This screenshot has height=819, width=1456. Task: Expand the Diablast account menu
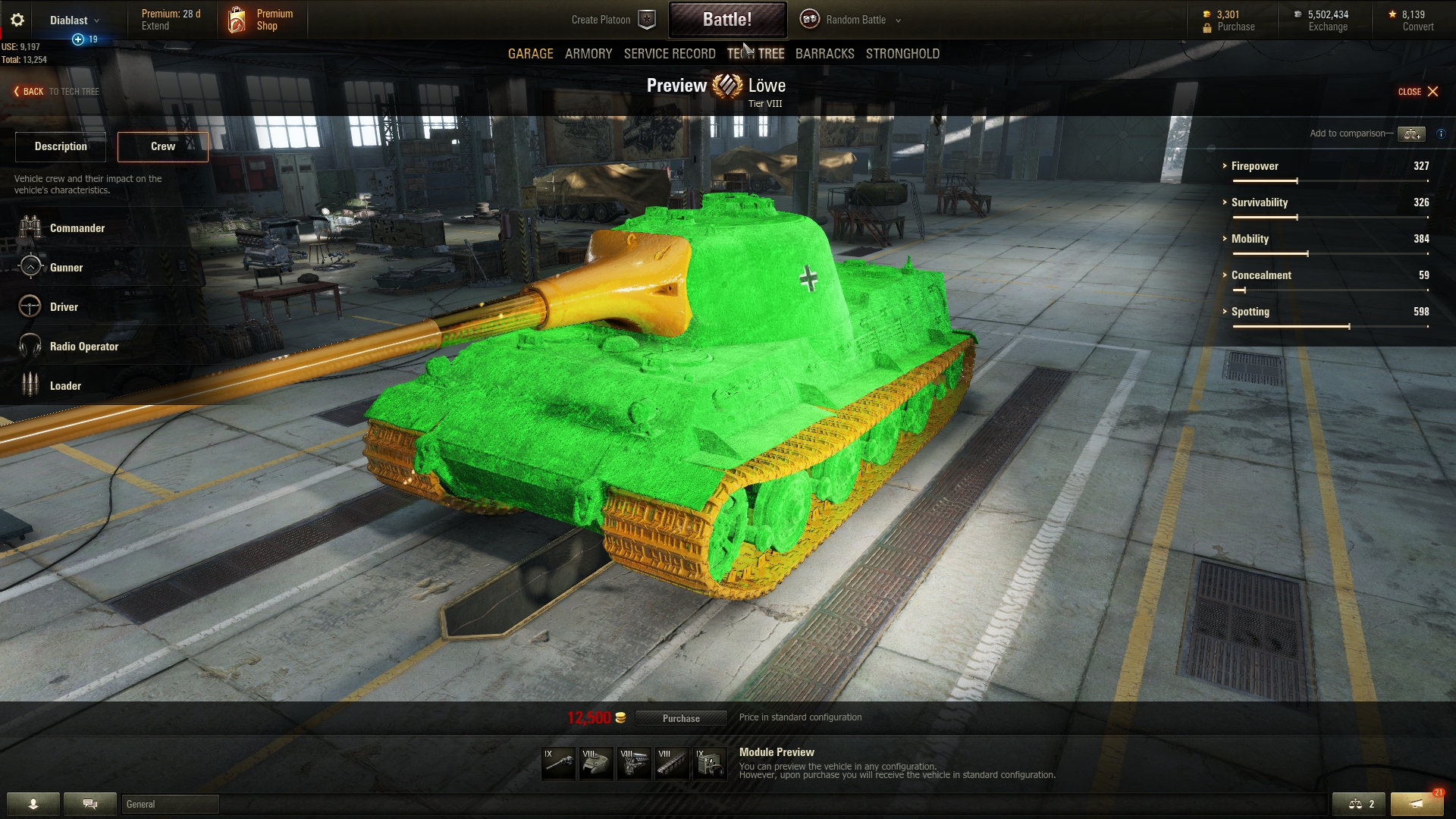click(73, 20)
